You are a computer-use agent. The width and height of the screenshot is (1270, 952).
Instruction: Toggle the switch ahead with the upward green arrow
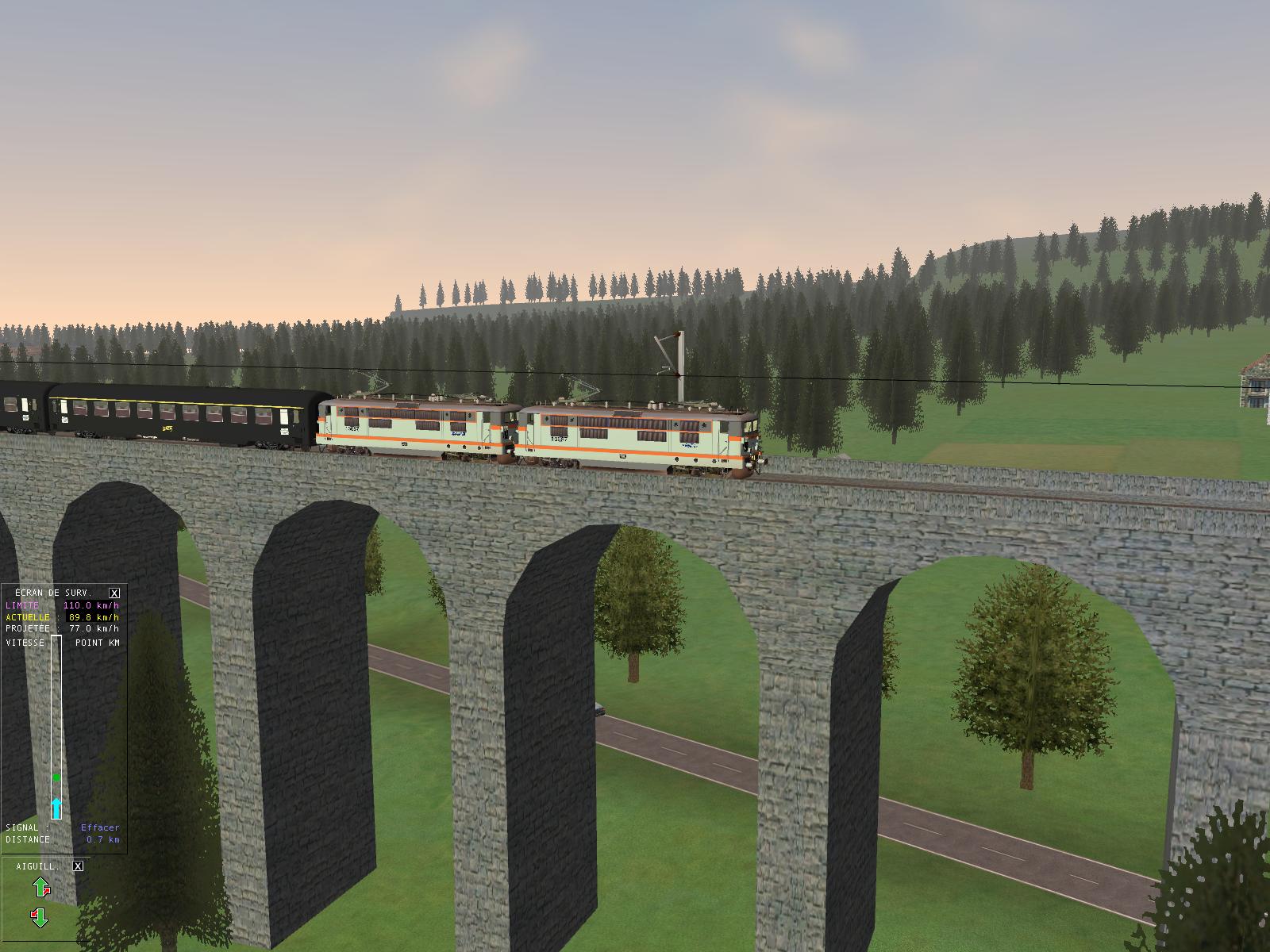40,887
